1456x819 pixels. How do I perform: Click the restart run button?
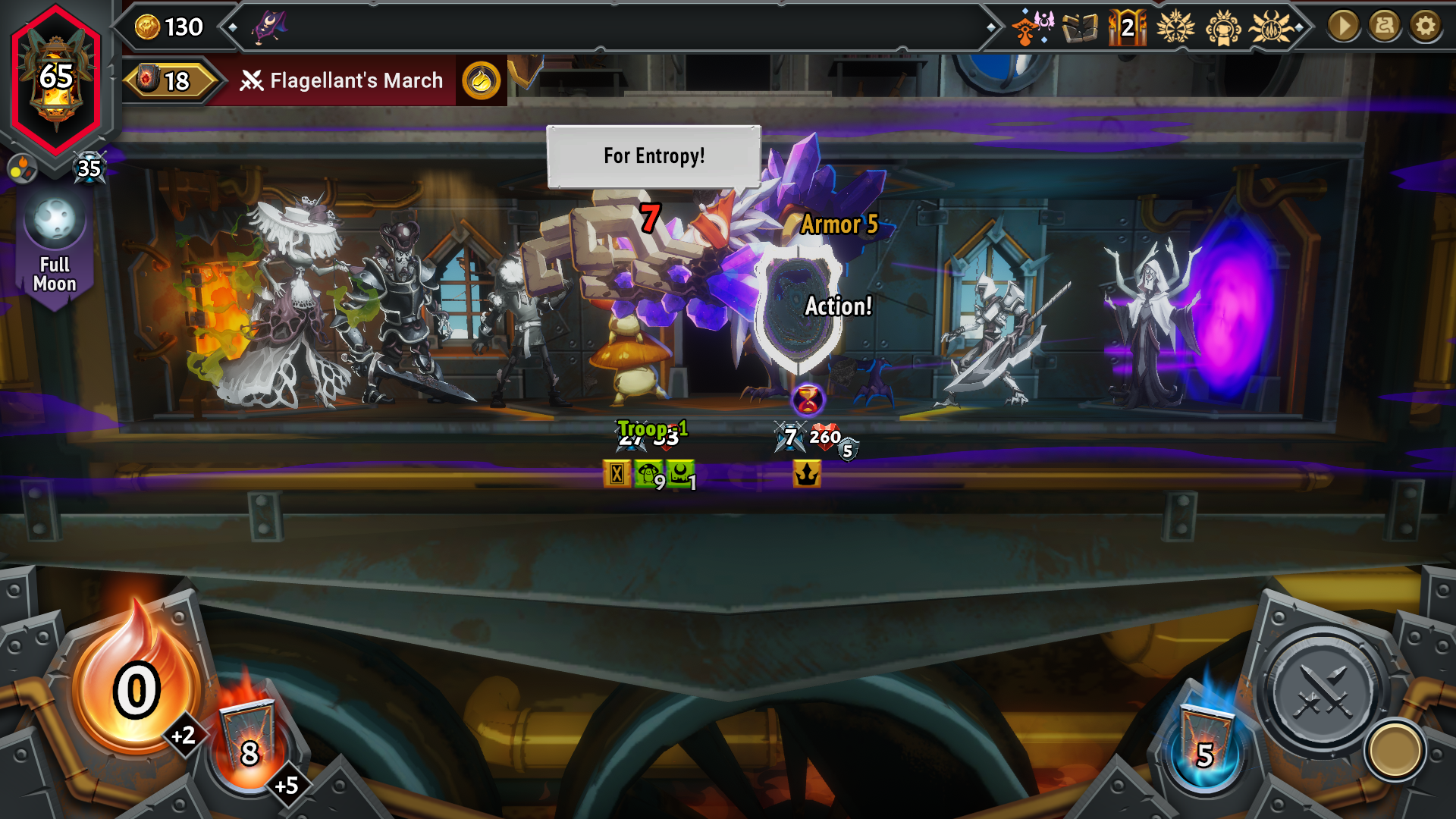point(1386,27)
